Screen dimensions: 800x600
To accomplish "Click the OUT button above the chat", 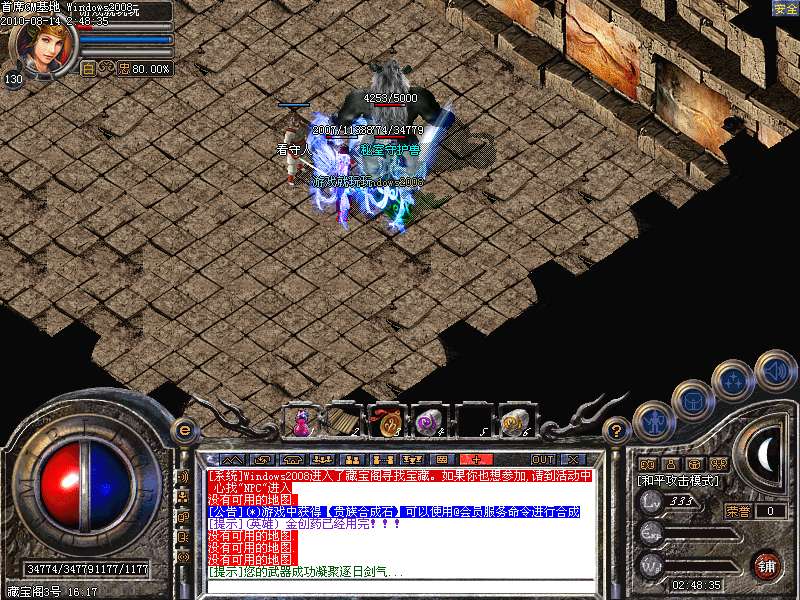I will (542, 459).
